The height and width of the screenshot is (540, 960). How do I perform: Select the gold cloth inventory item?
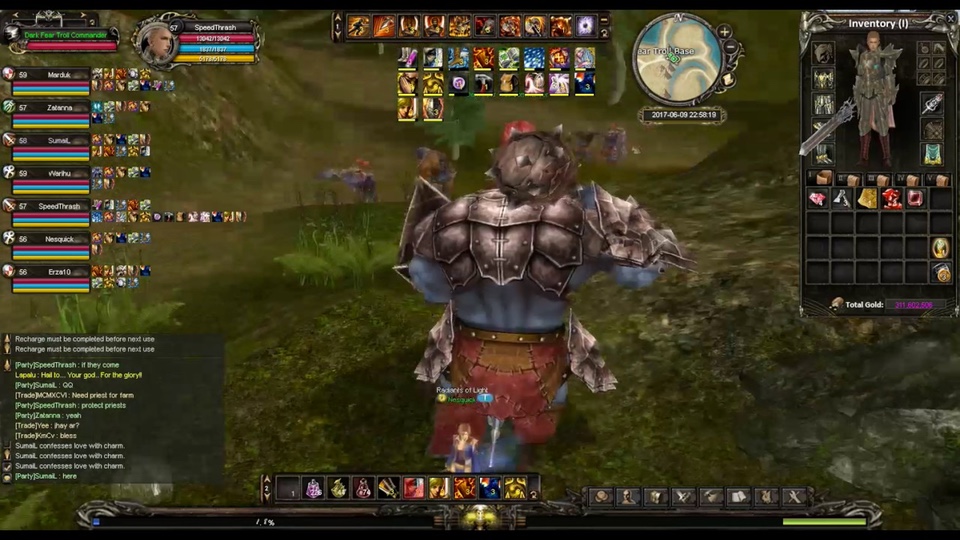tap(867, 199)
